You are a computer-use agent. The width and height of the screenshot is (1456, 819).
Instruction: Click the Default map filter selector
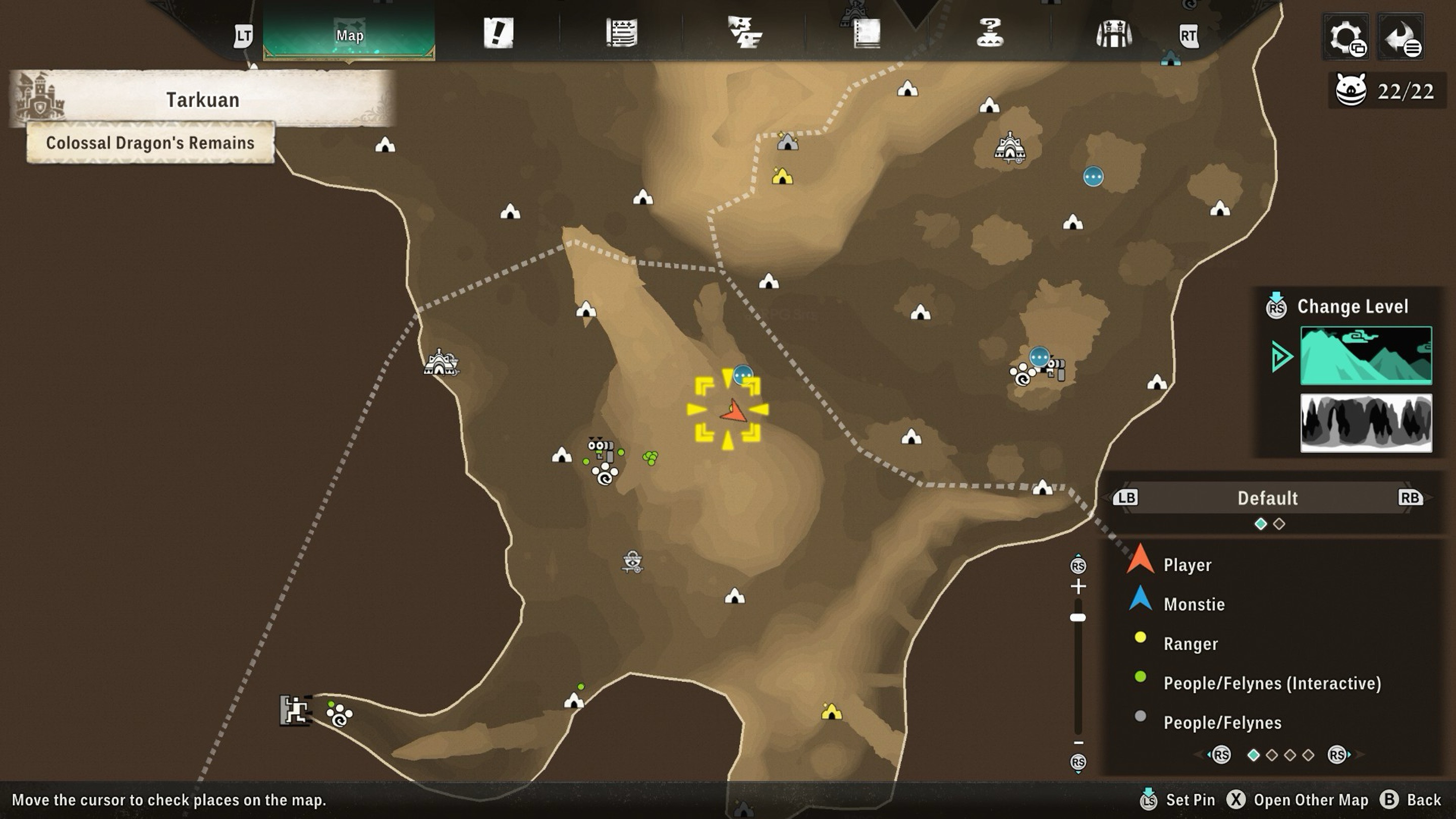coord(1267,498)
